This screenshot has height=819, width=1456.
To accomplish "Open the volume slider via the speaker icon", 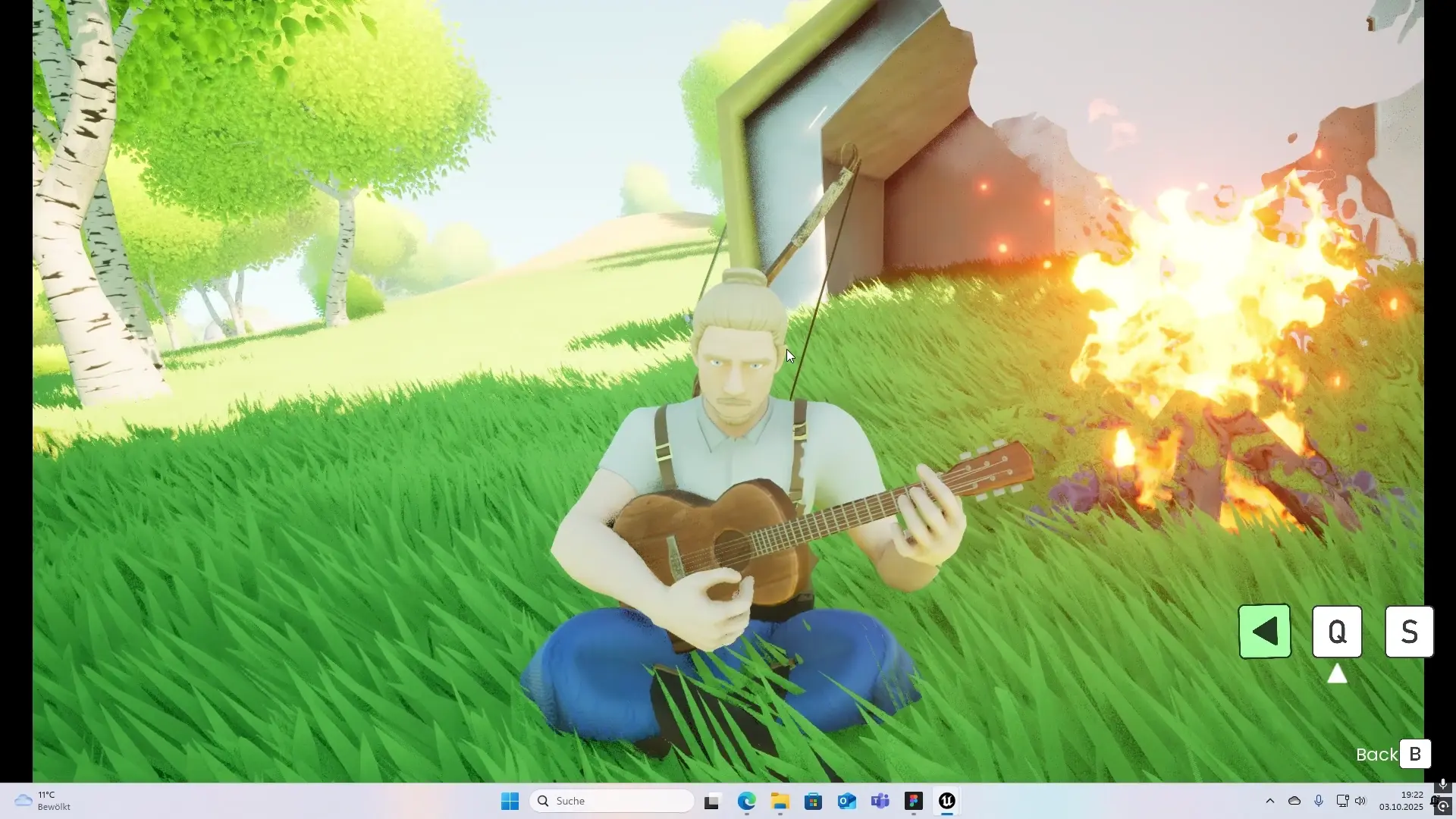I will pos(1361,800).
